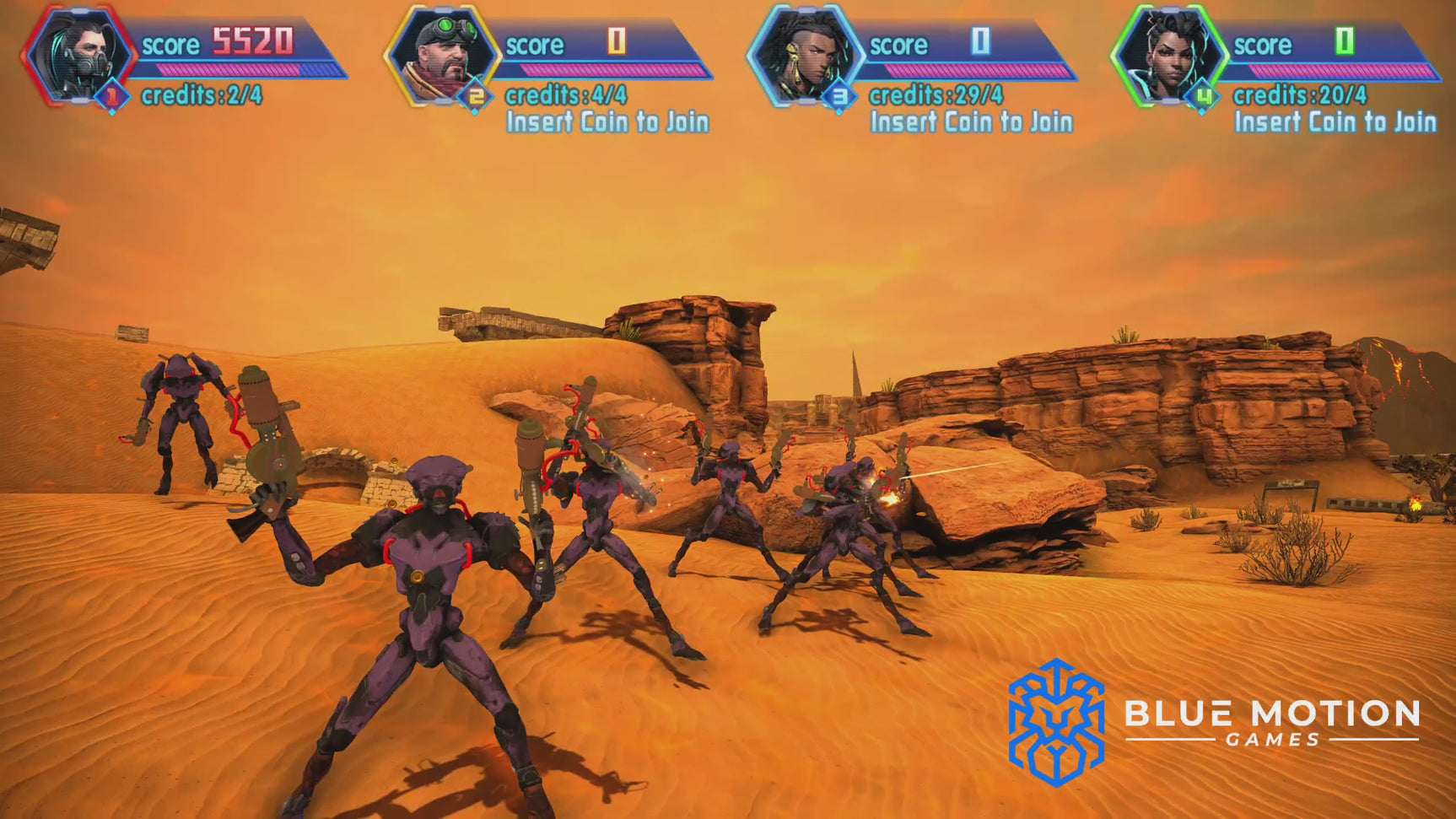The height and width of the screenshot is (819, 1456).
Task: Click the Blue Motion Games lion logo
Action: [1056, 722]
